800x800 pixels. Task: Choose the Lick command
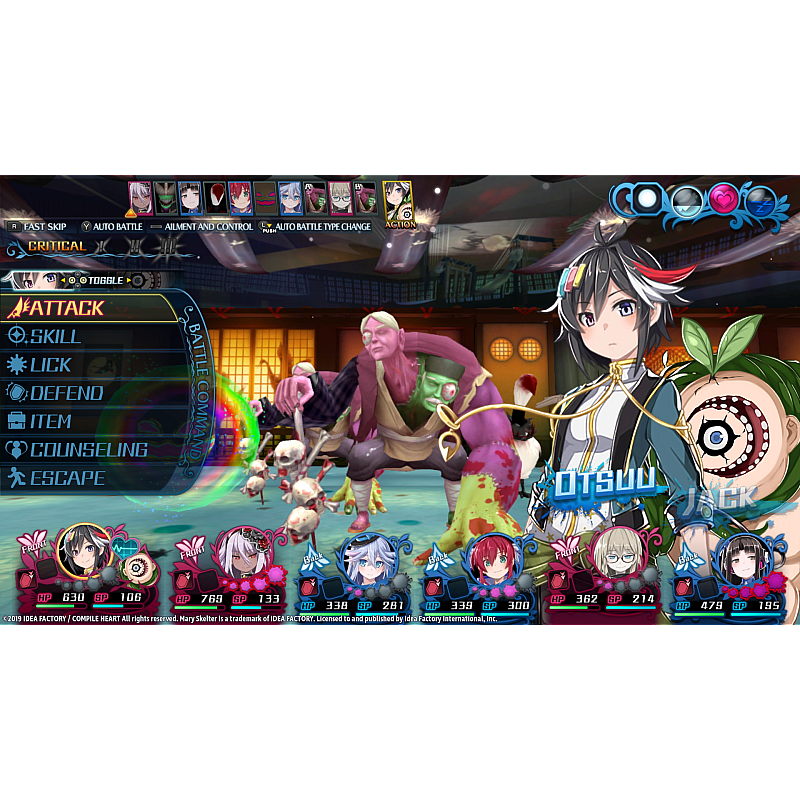[x=50, y=365]
